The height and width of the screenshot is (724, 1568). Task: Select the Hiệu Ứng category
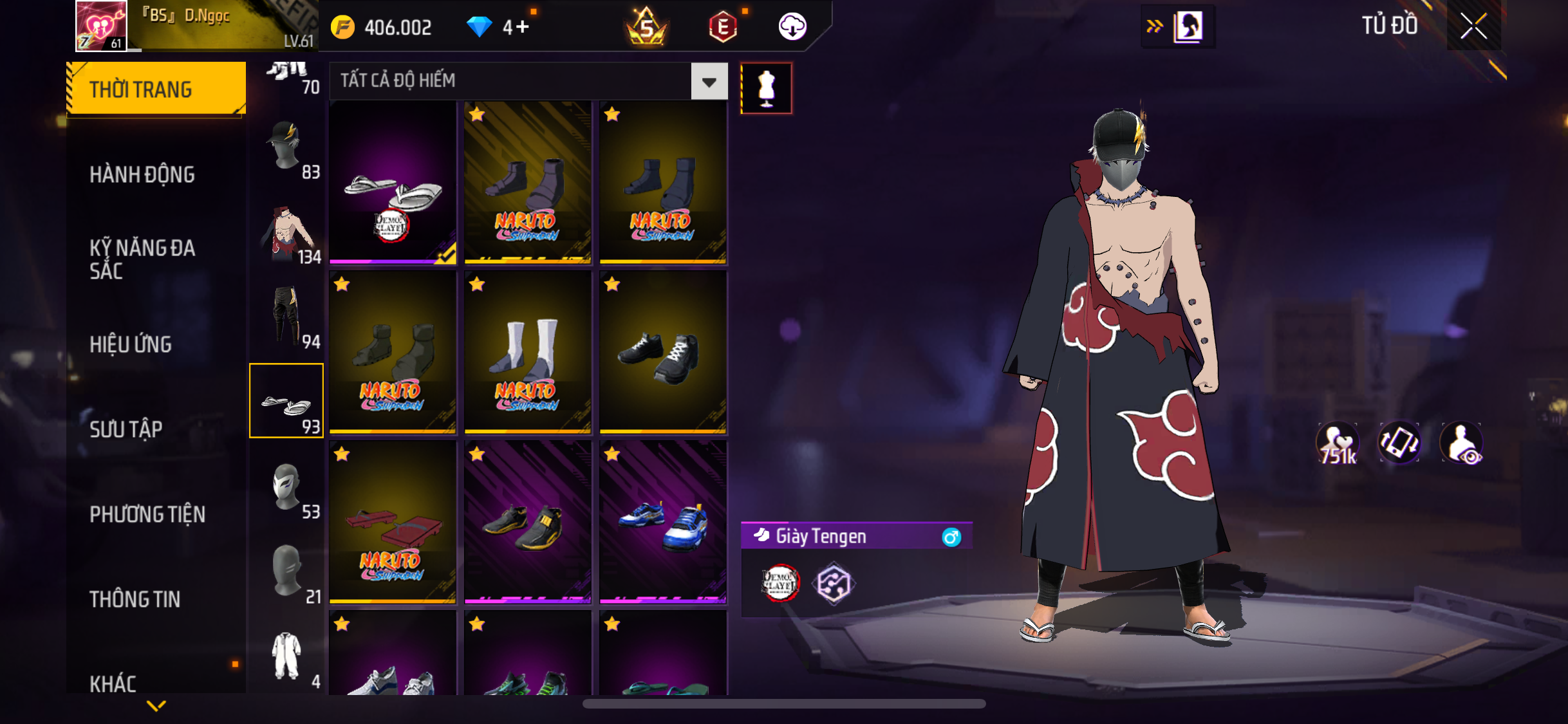point(131,344)
